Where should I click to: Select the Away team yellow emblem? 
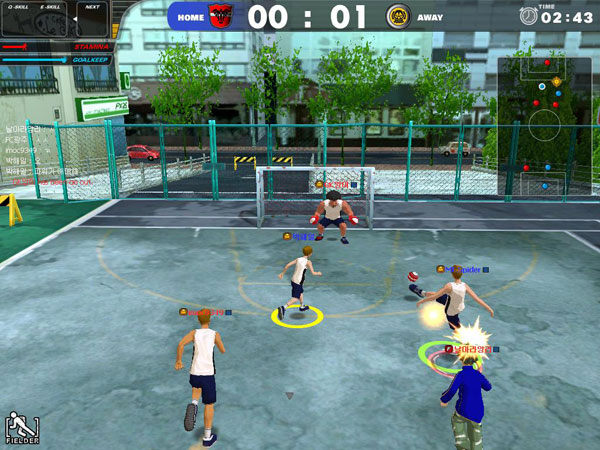[396, 15]
